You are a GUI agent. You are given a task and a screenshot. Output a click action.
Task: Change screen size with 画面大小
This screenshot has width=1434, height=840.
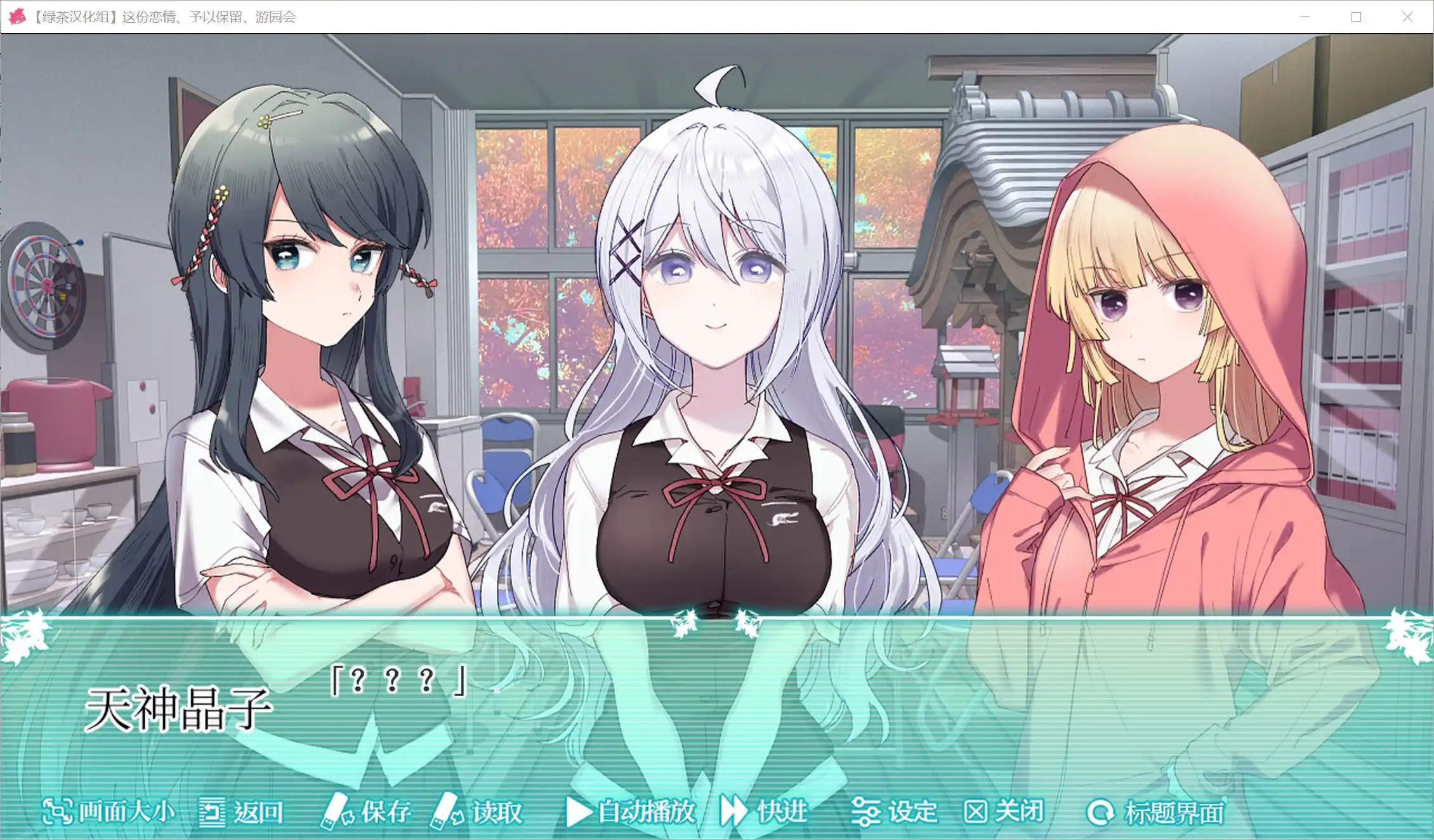coord(108,811)
